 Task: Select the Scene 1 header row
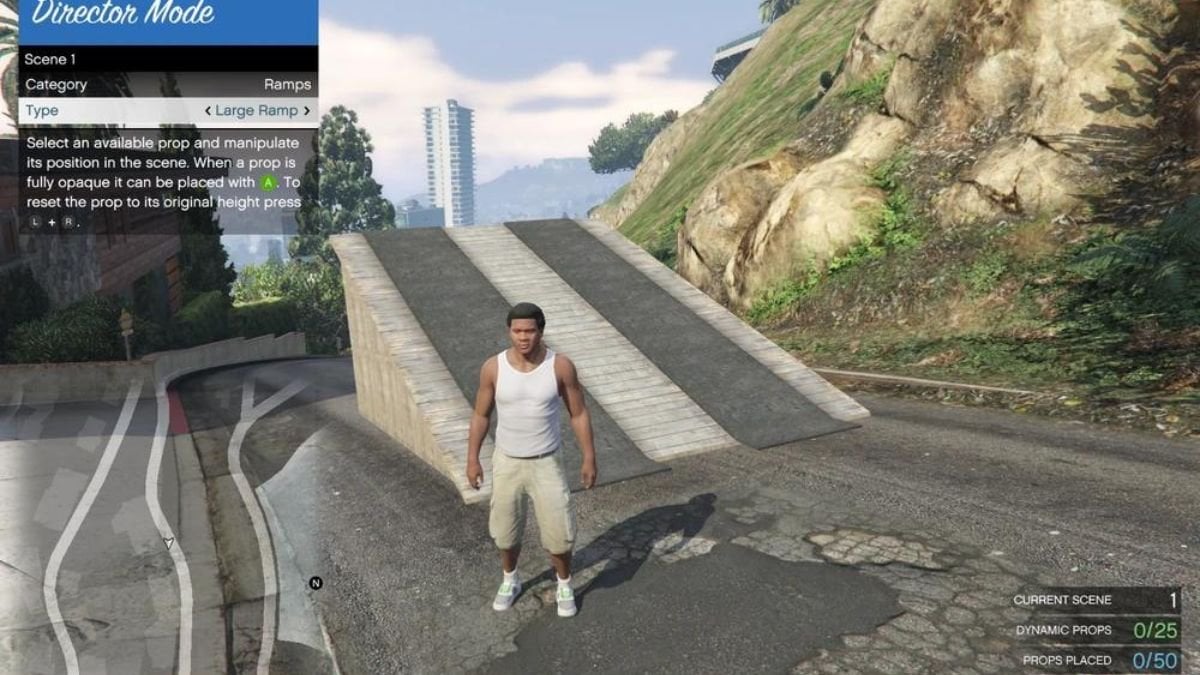(x=168, y=59)
